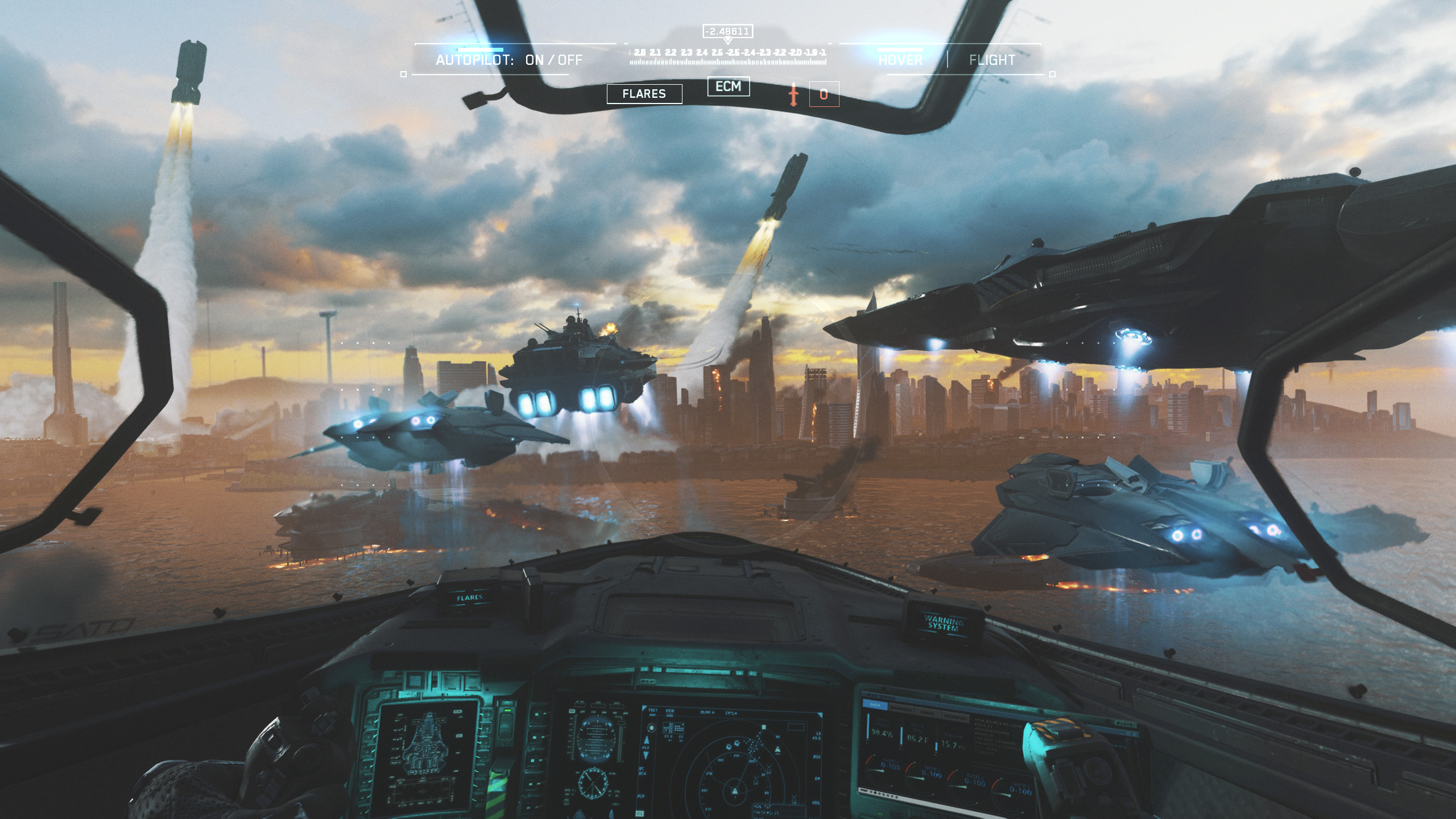The width and height of the screenshot is (1456, 819).
Task: Activate the FLARES countermeasure box
Action: pyautogui.click(x=644, y=94)
